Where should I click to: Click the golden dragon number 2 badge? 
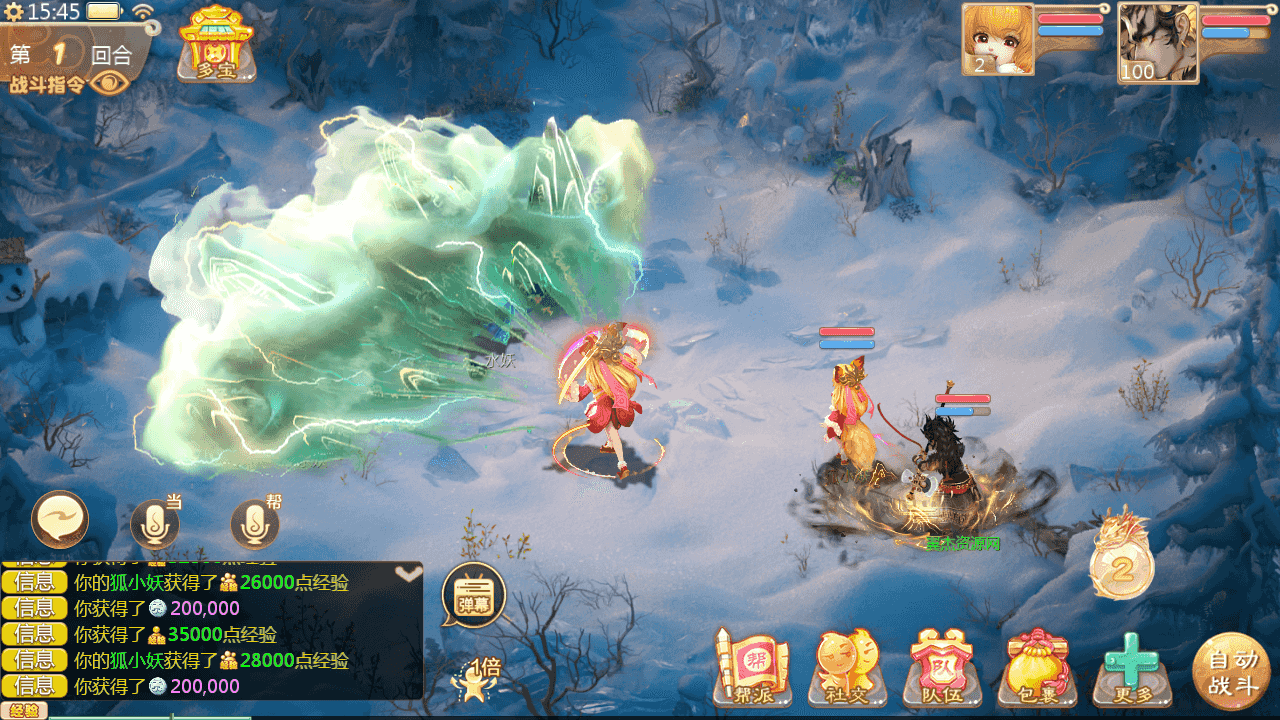pyautogui.click(x=1122, y=558)
